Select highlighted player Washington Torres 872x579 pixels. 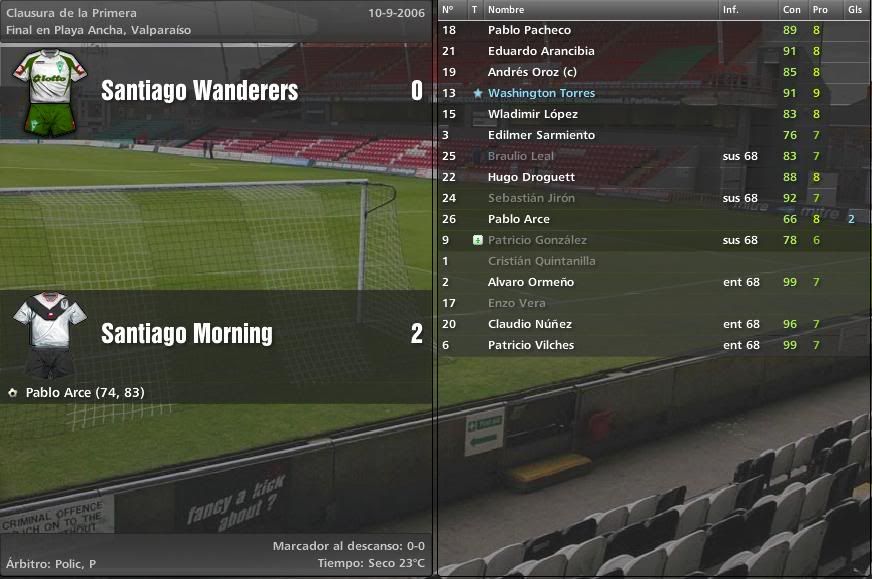[x=541, y=93]
